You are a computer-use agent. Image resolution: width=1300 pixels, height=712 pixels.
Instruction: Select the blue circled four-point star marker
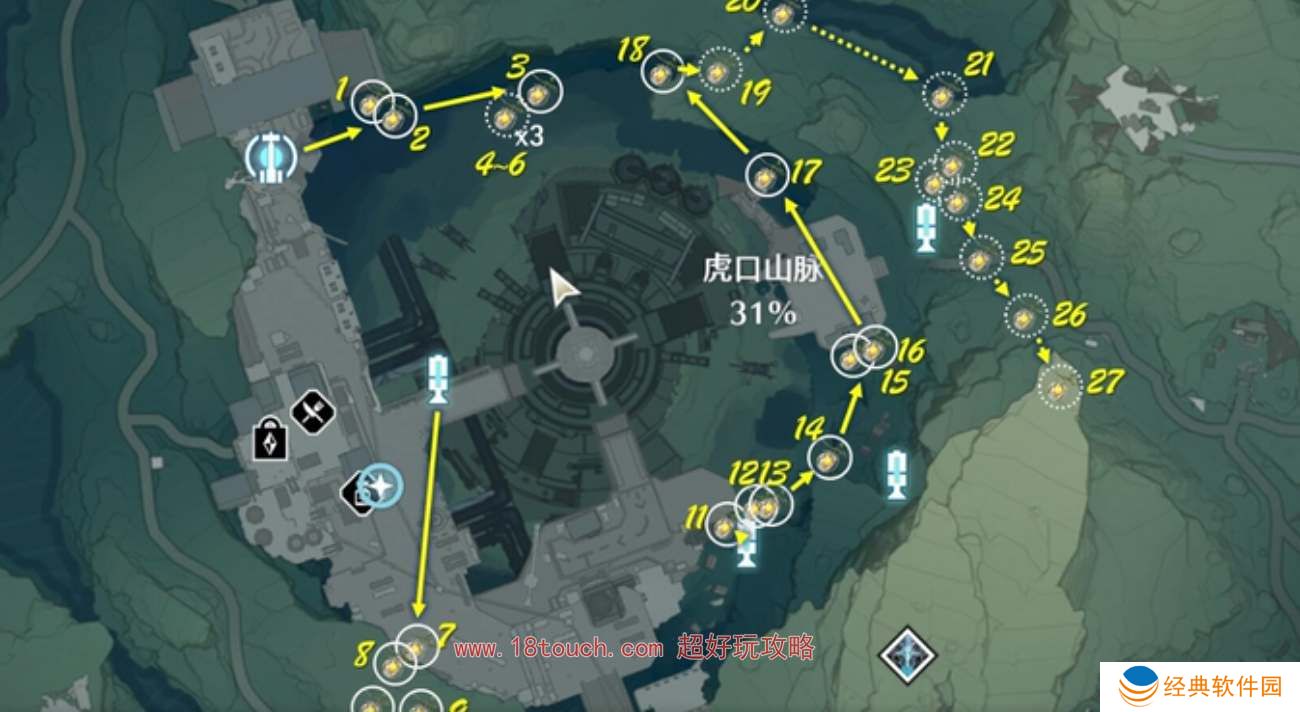coord(380,487)
